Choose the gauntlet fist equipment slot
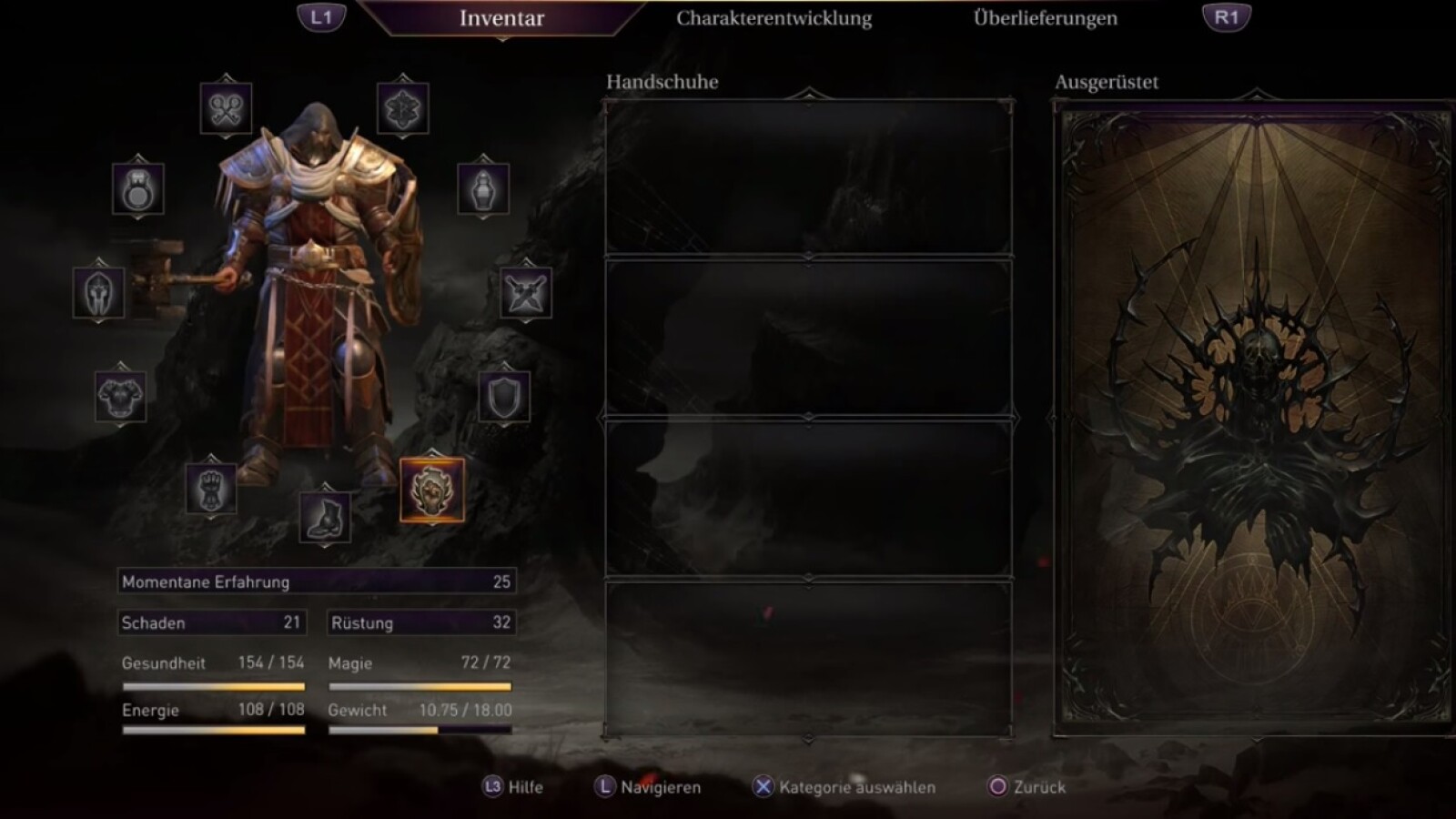The height and width of the screenshot is (819, 1456). pos(211,489)
